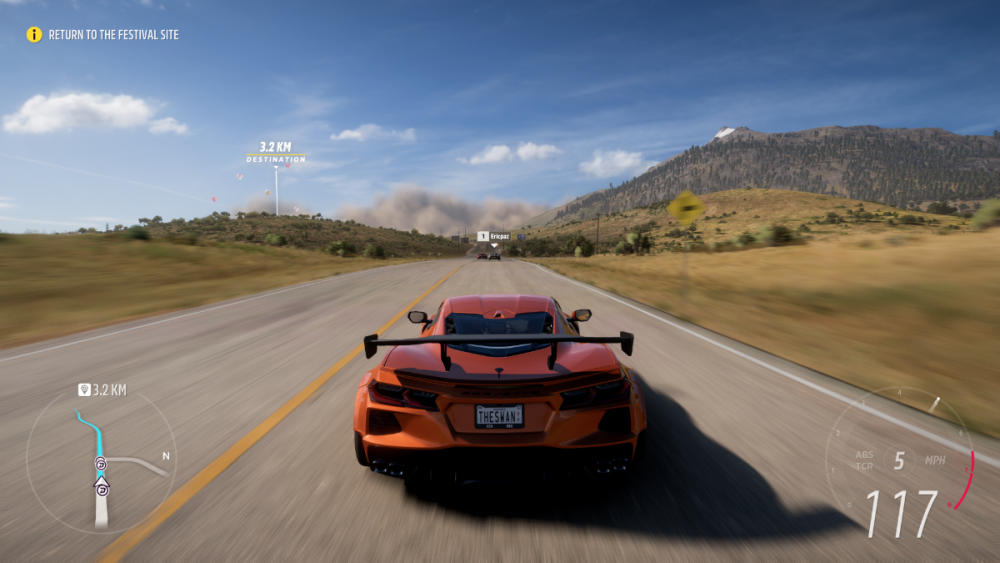Click the yellow info icon beside the objective
The image size is (1000, 563).
click(34, 35)
